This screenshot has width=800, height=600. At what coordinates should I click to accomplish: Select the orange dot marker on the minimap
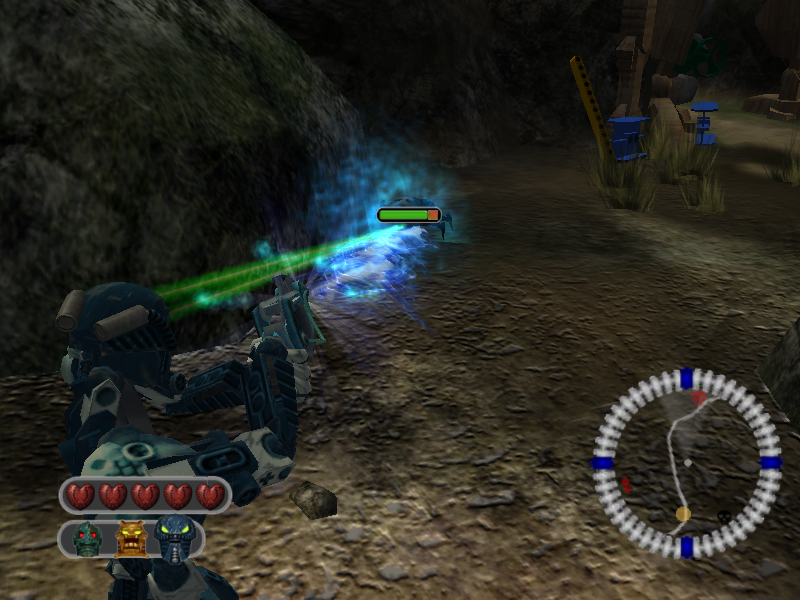coord(683,513)
